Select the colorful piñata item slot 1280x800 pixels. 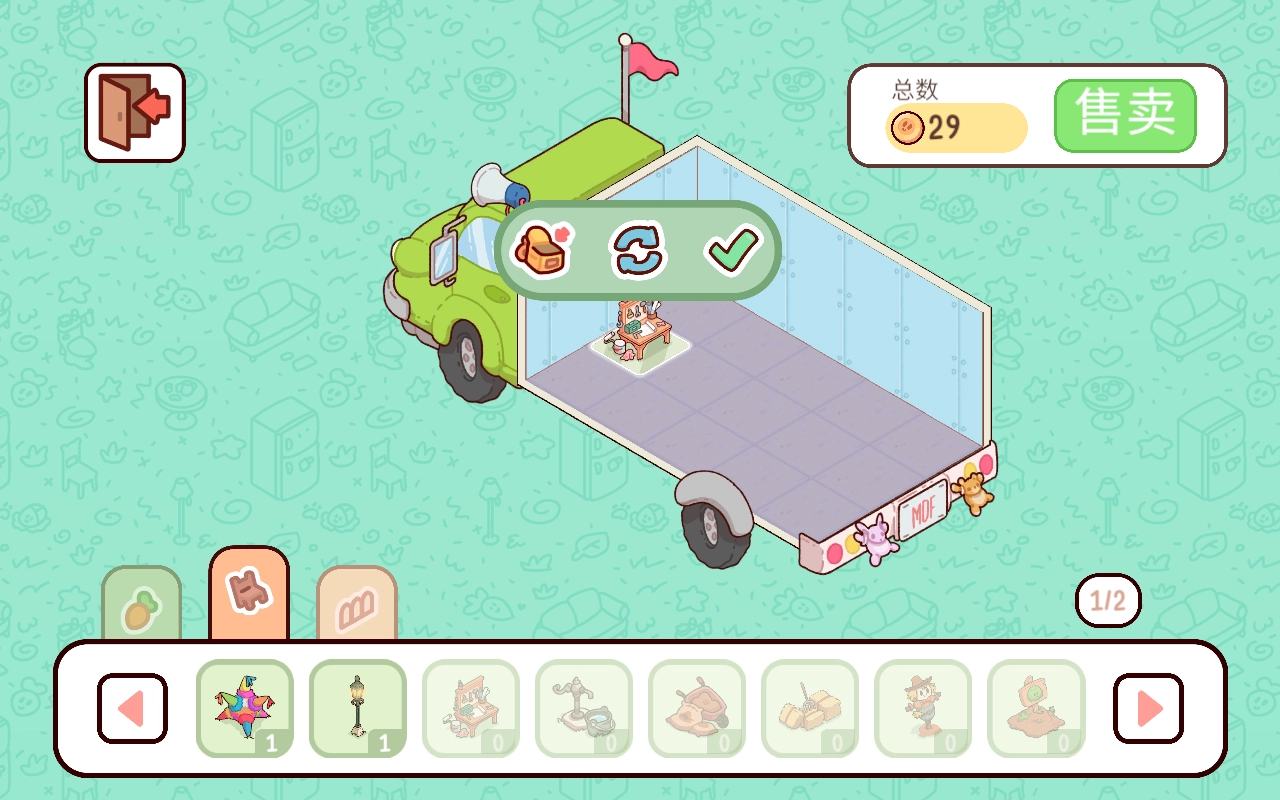coord(245,708)
